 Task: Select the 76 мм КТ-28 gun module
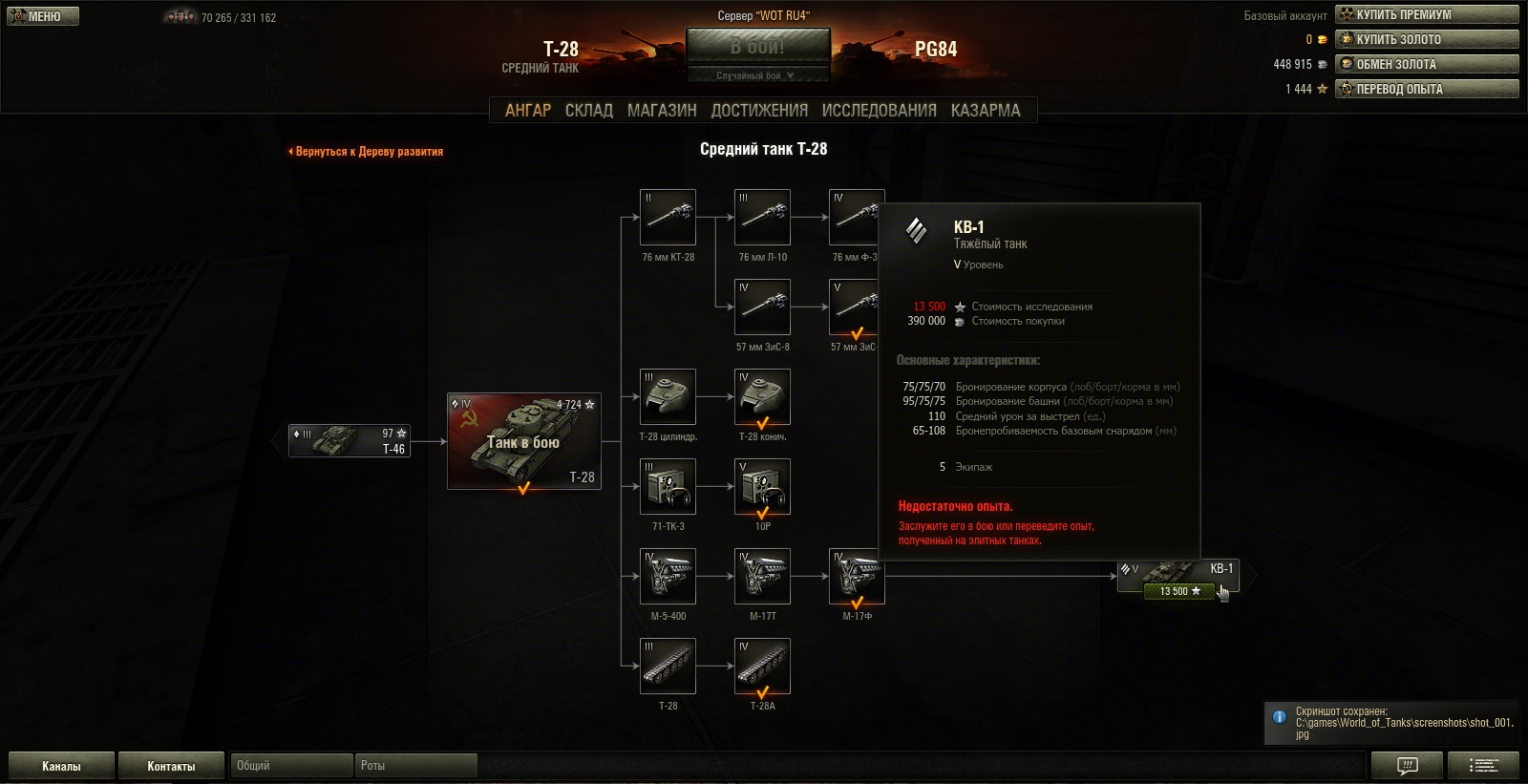pos(668,217)
